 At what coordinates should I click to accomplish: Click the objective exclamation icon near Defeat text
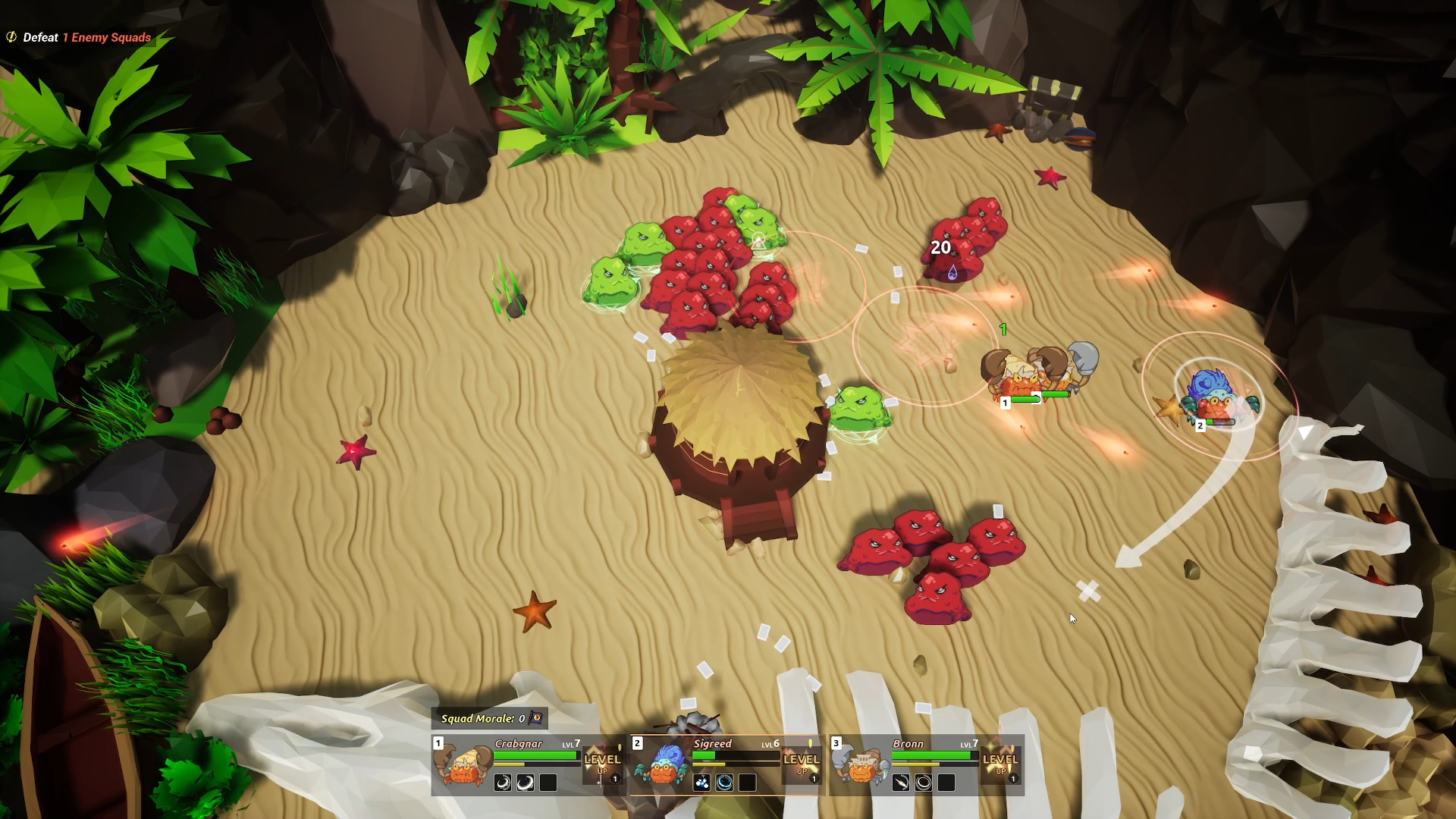11,36
